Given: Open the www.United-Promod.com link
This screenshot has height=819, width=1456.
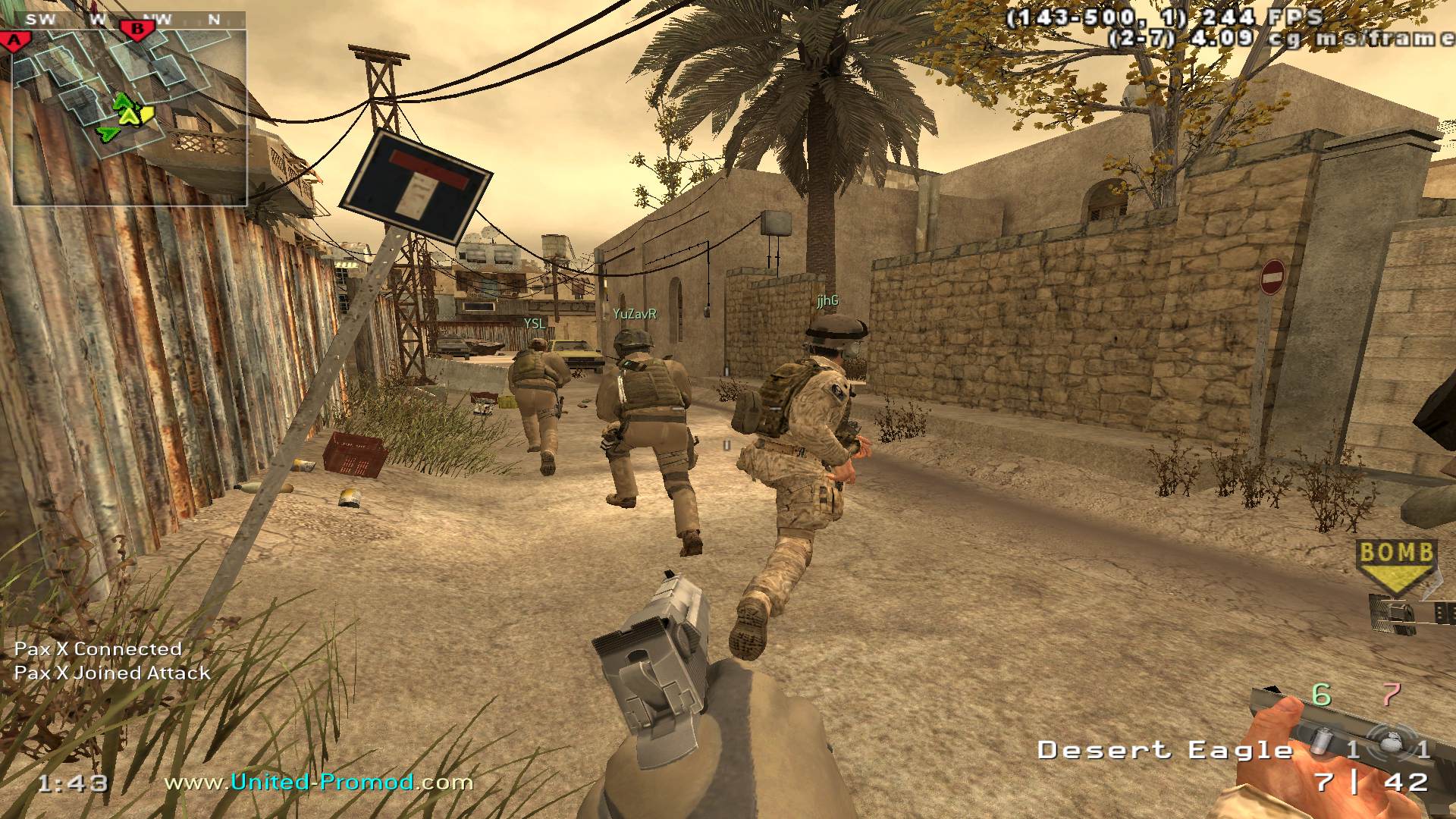Looking at the screenshot, I should tap(318, 782).
